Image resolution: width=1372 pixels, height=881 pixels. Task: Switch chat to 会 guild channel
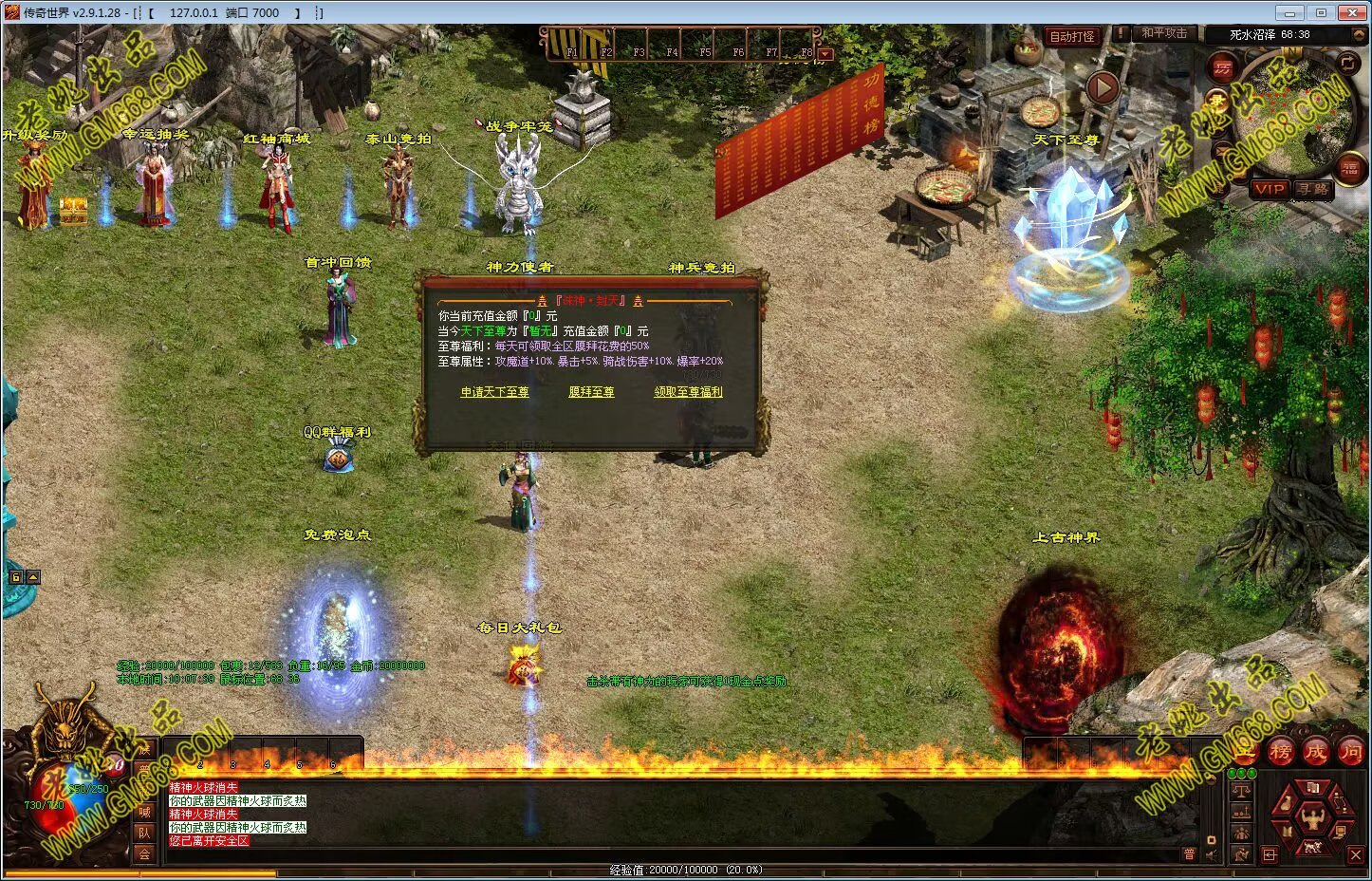pyautogui.click(x=144, y=853)
